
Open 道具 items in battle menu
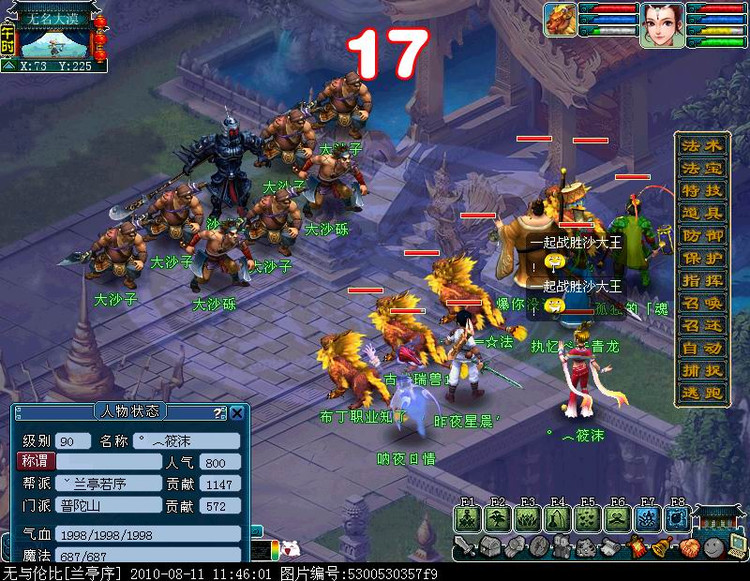click(x=702, y=213)
